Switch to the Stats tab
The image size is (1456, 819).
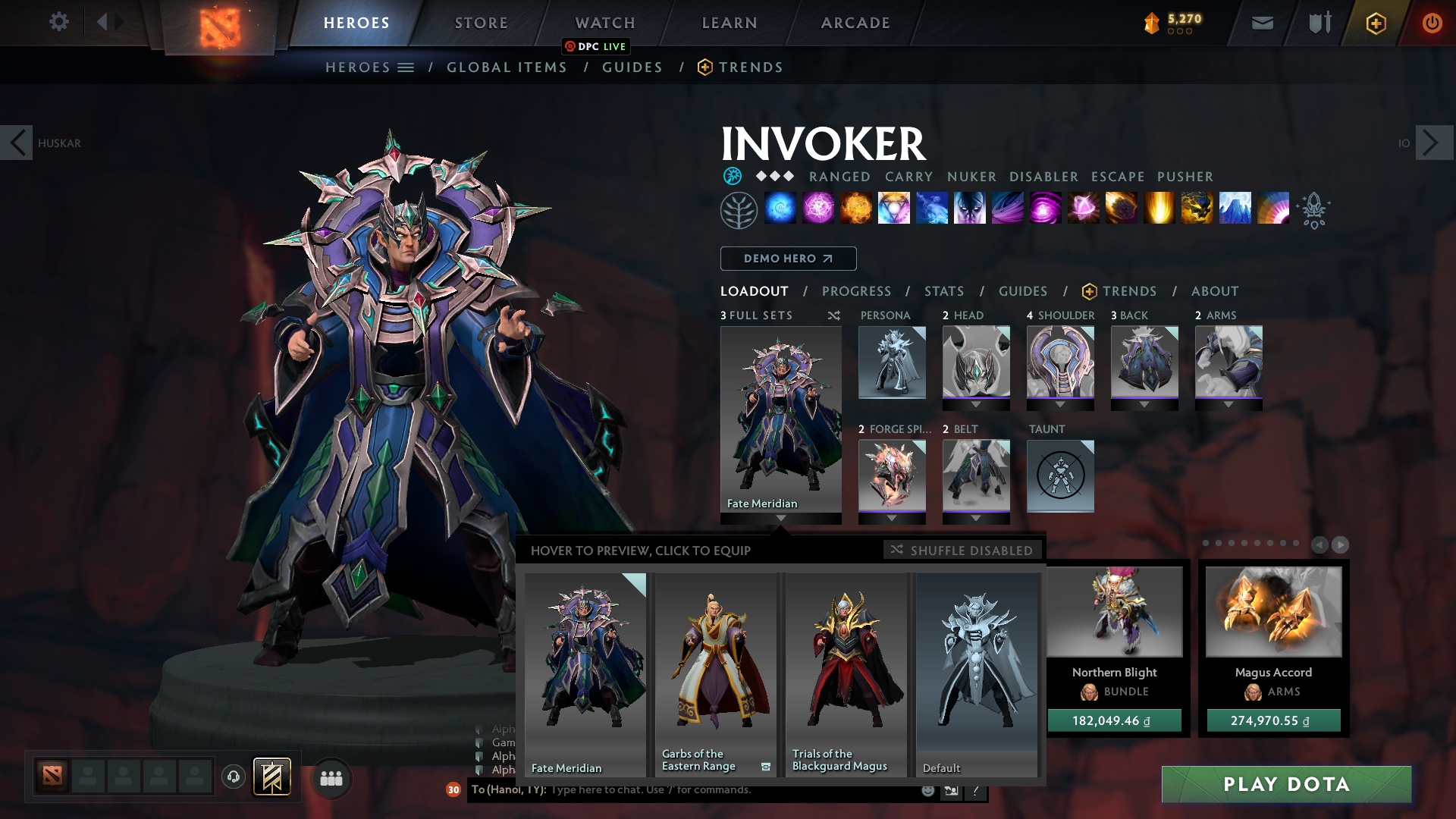point(943,291)
